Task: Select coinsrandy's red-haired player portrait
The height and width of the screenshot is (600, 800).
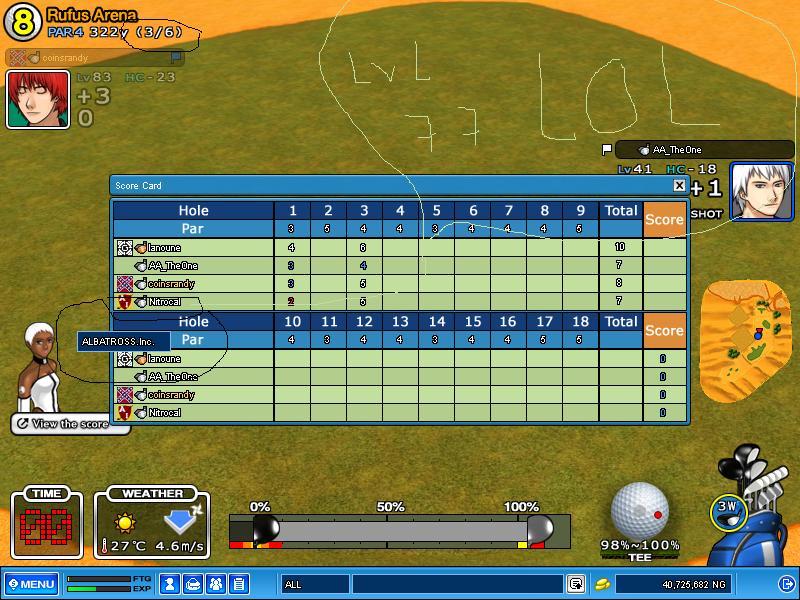Action: point(38,99)
